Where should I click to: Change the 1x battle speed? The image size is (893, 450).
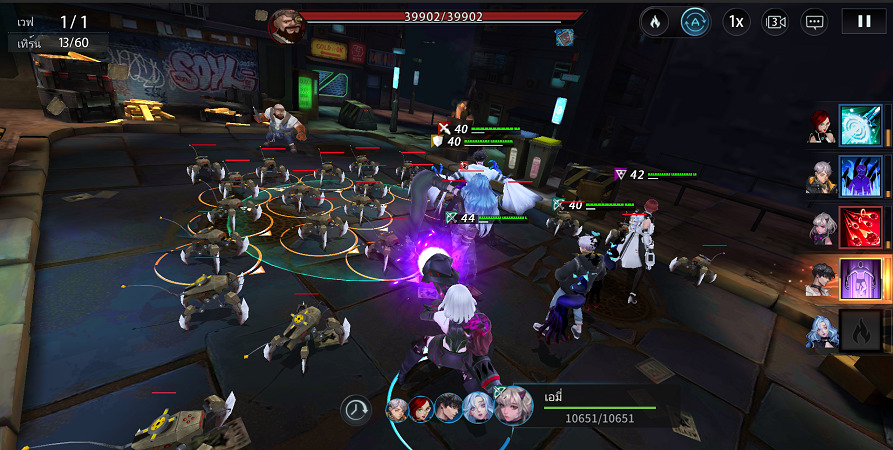[x=736, y=21]
